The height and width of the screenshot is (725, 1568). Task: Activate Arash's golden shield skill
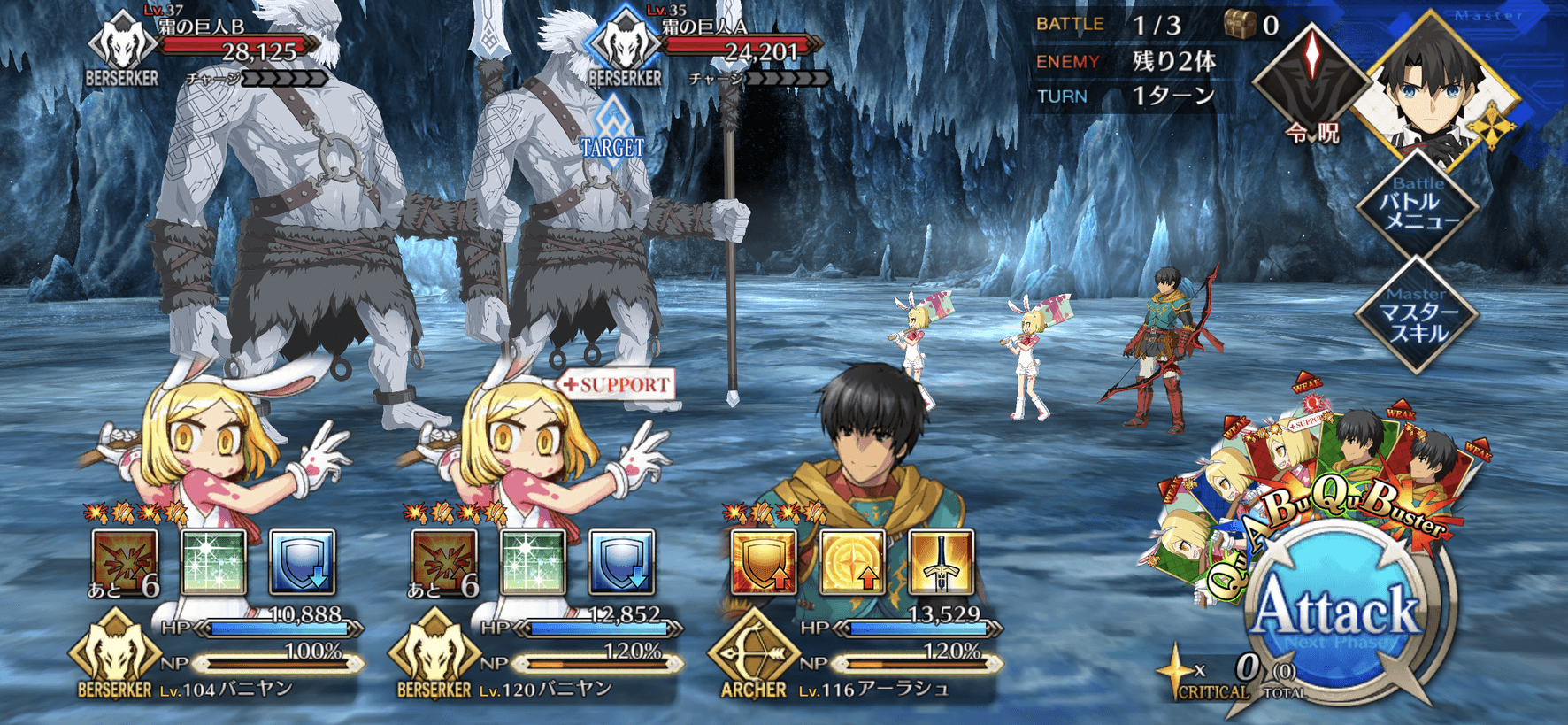[x=763, y=562]
